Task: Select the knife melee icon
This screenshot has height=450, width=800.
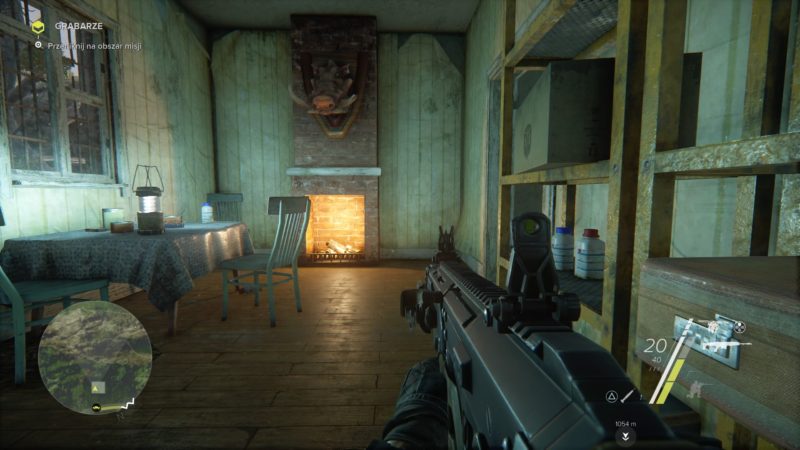Action: (x=625, y=397)
